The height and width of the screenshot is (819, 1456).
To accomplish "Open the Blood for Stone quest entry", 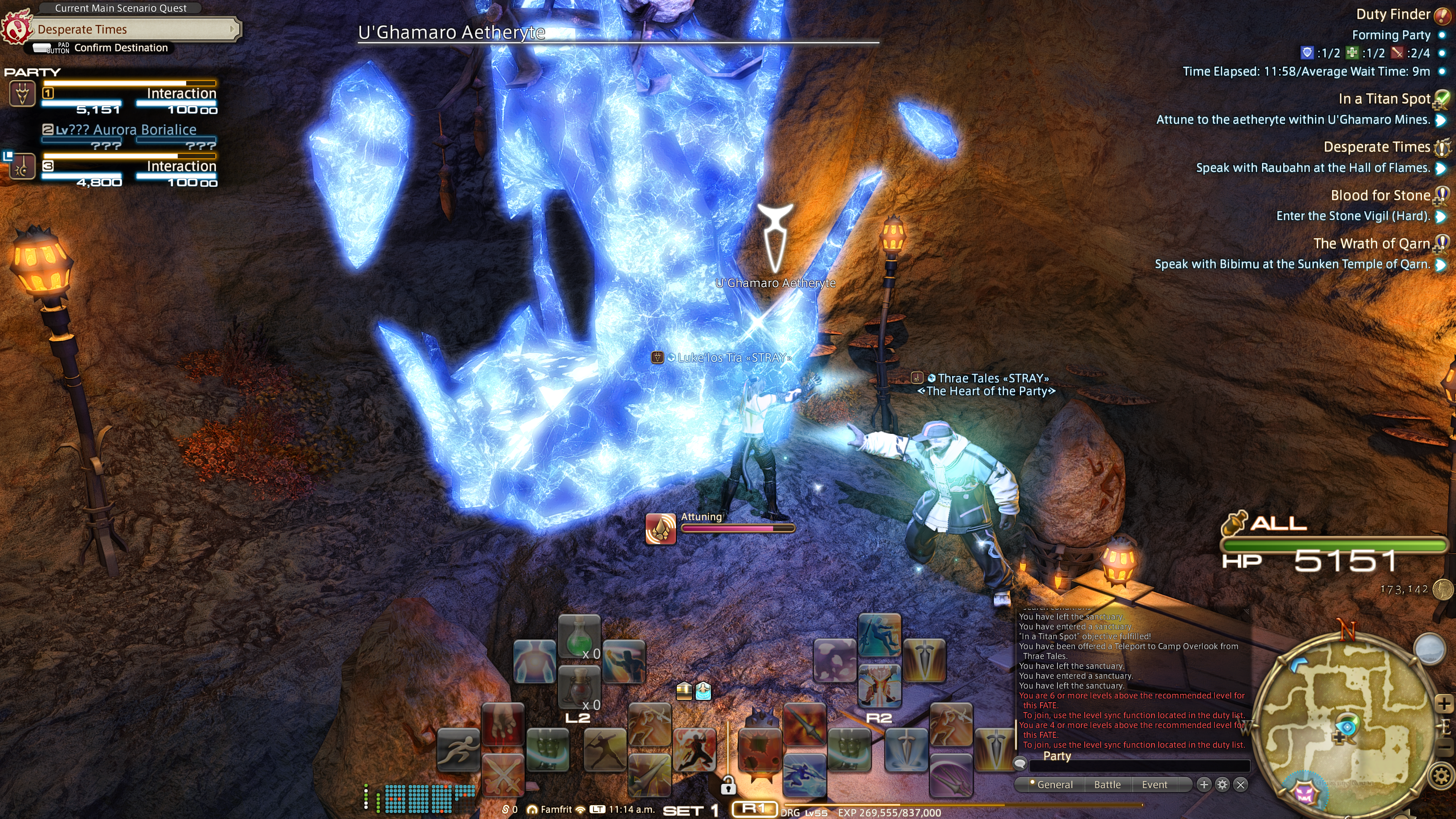I will (1380, 196).
